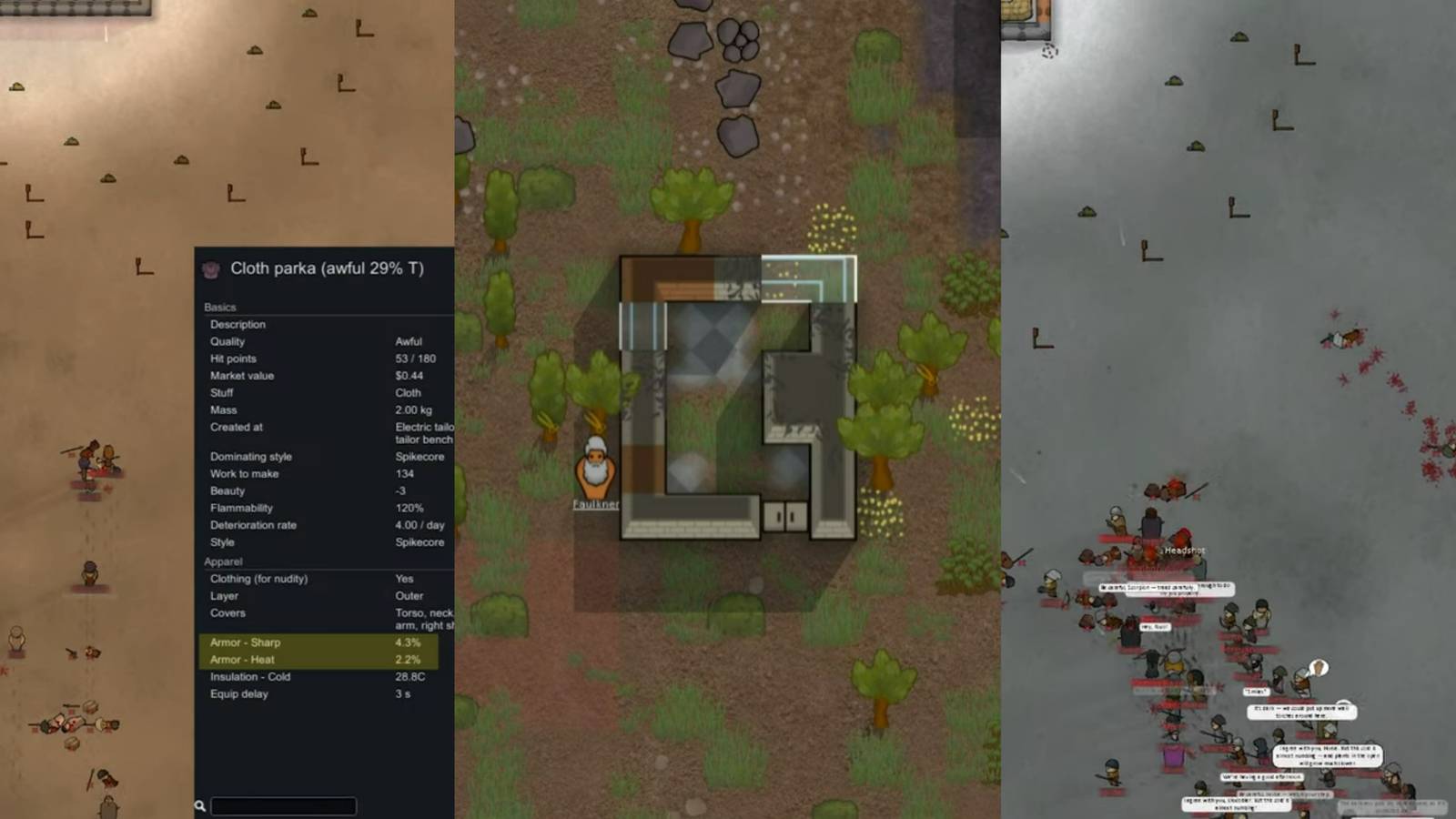Expand the Apparel section header
1456x819 pixels.
[224, 561]
